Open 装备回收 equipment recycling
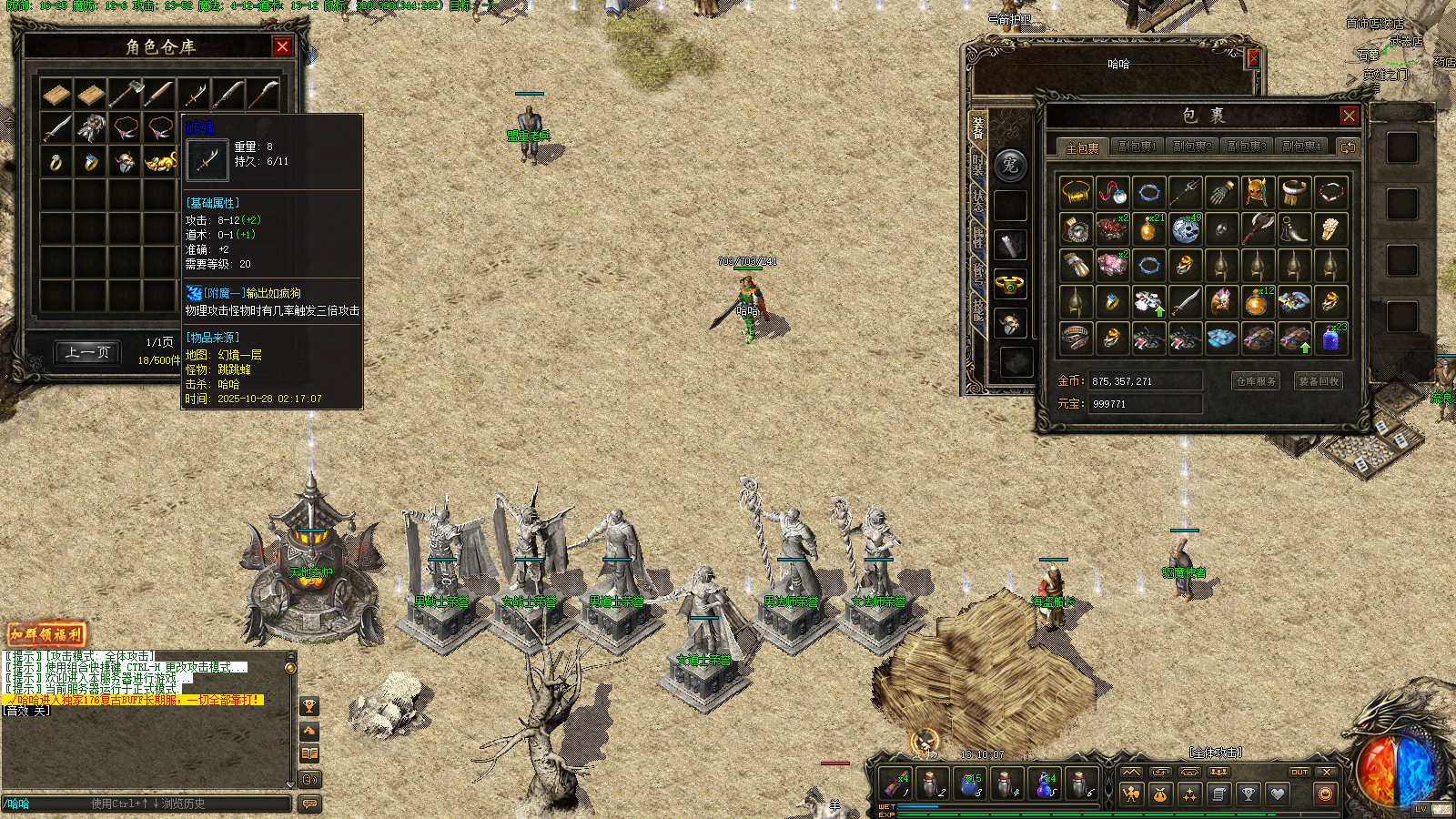 1318,381
